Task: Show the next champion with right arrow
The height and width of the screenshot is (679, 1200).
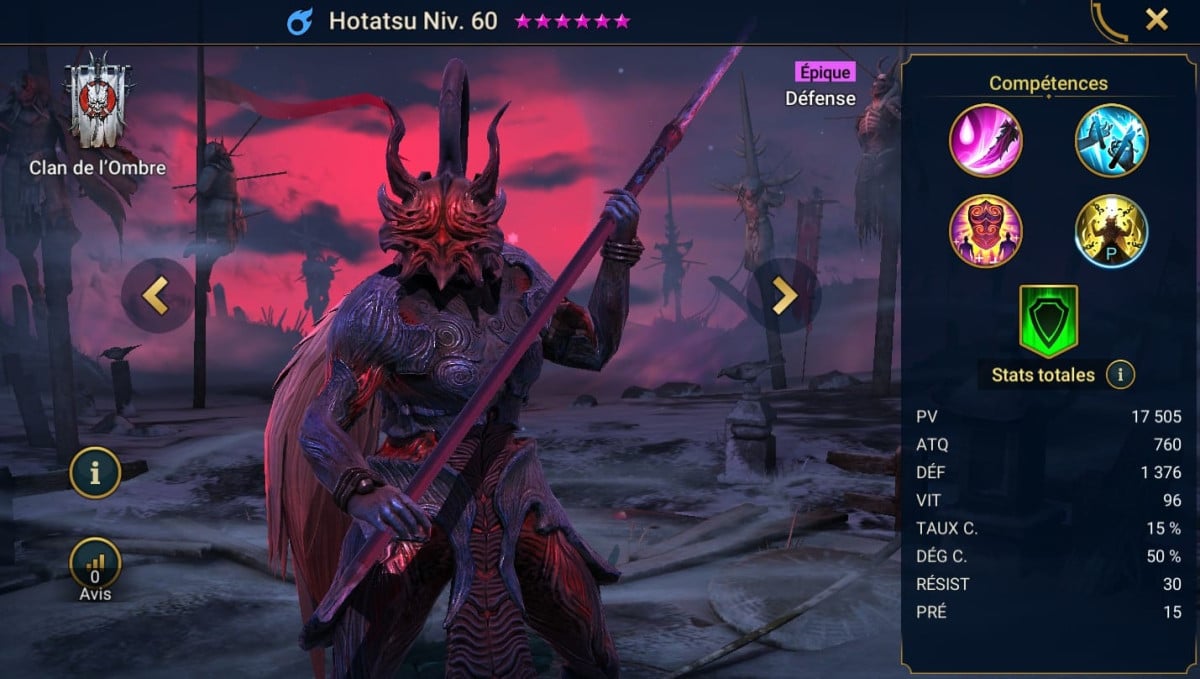Action: point(784,296)
